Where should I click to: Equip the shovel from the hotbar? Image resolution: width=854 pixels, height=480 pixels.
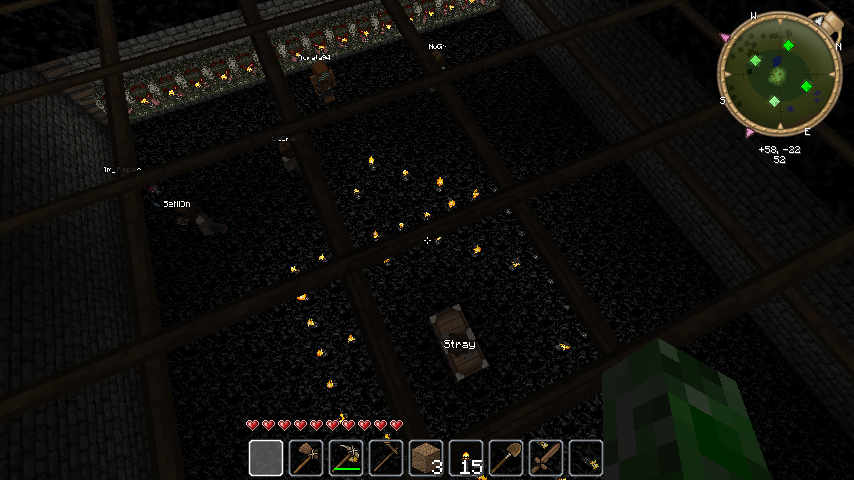pyautogui.click(x=506, y=458)
